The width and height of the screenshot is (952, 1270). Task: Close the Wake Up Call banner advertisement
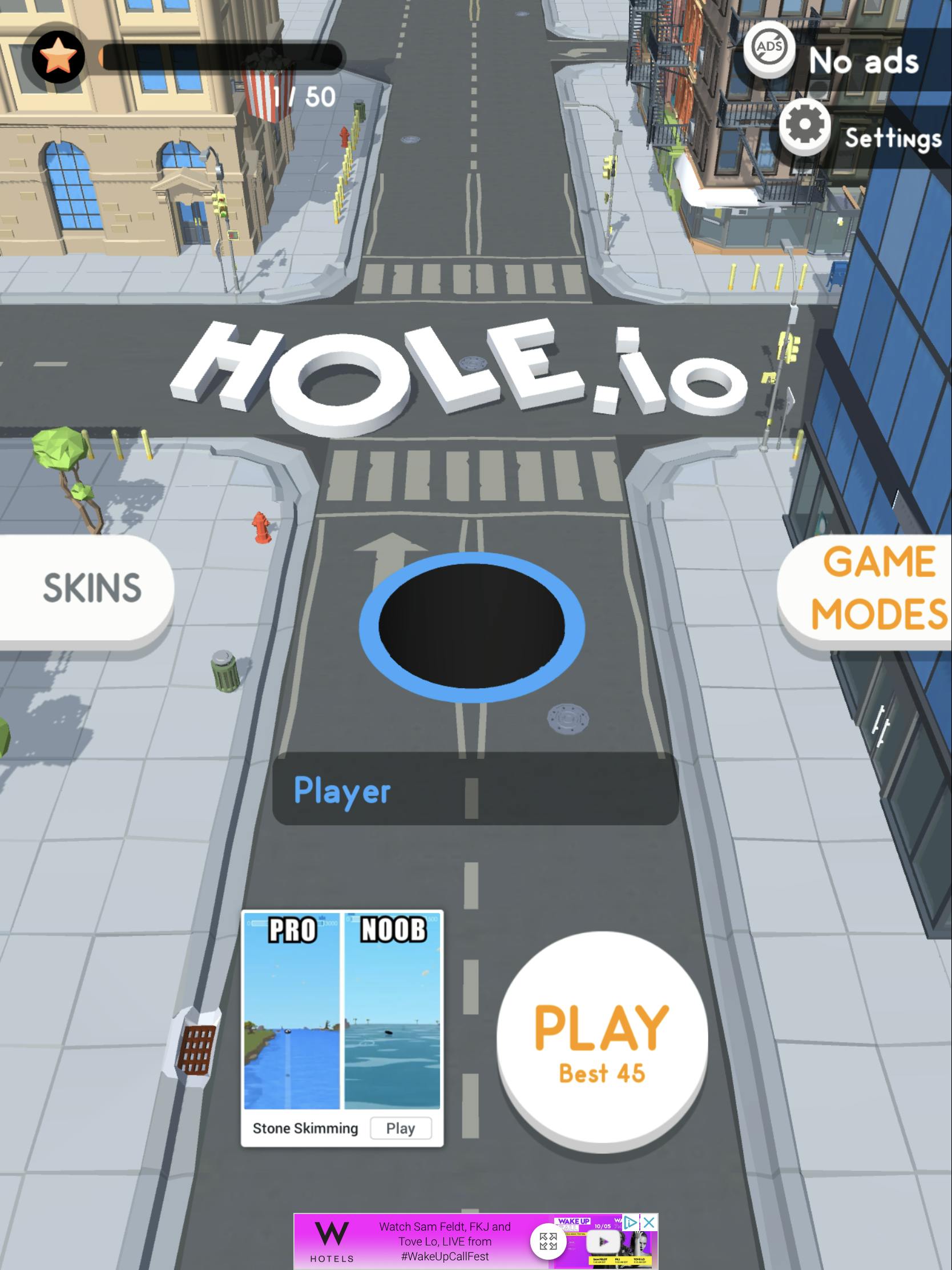[x=649, y=1222]
